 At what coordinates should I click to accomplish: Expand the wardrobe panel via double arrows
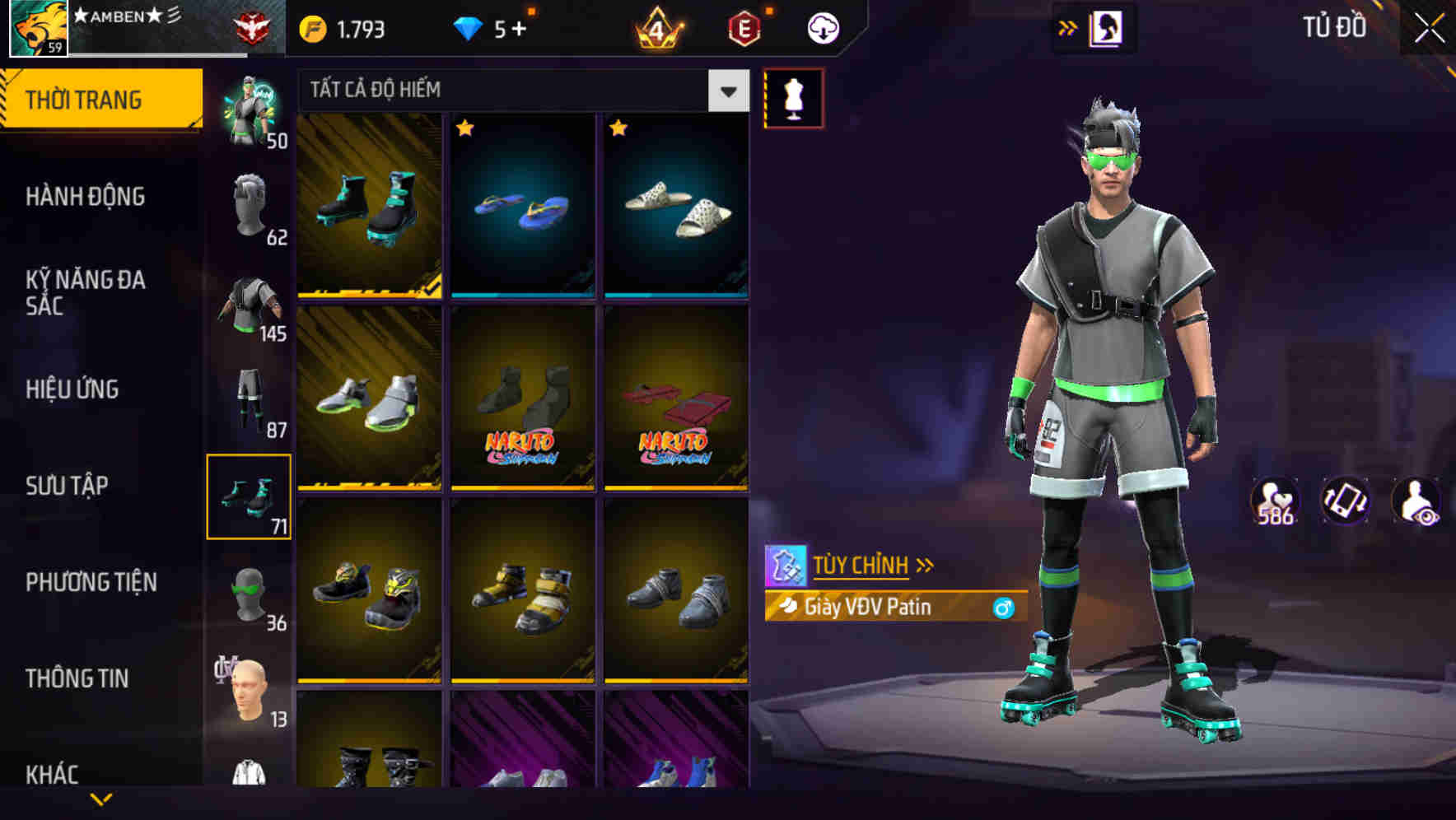point(1068,26)
